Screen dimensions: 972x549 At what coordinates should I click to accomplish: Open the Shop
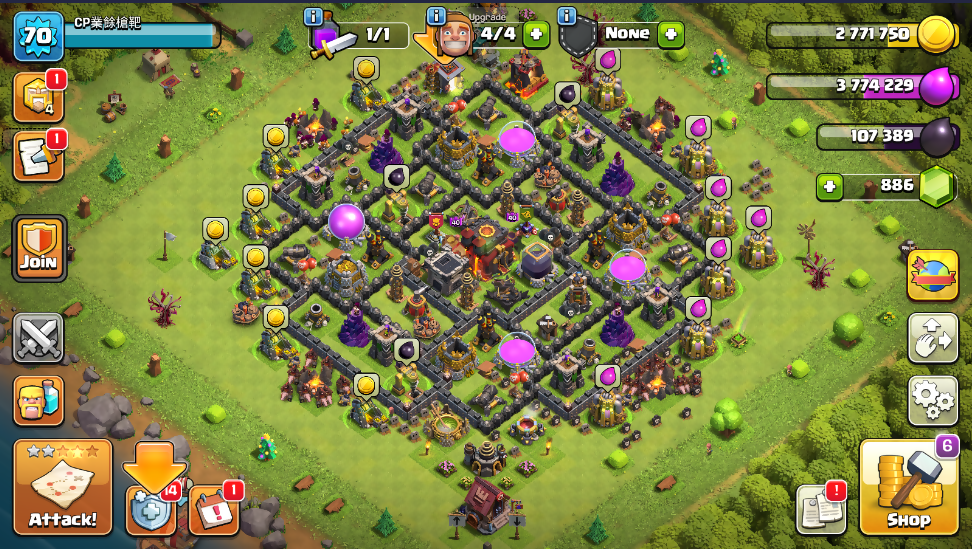coord(909,487)
